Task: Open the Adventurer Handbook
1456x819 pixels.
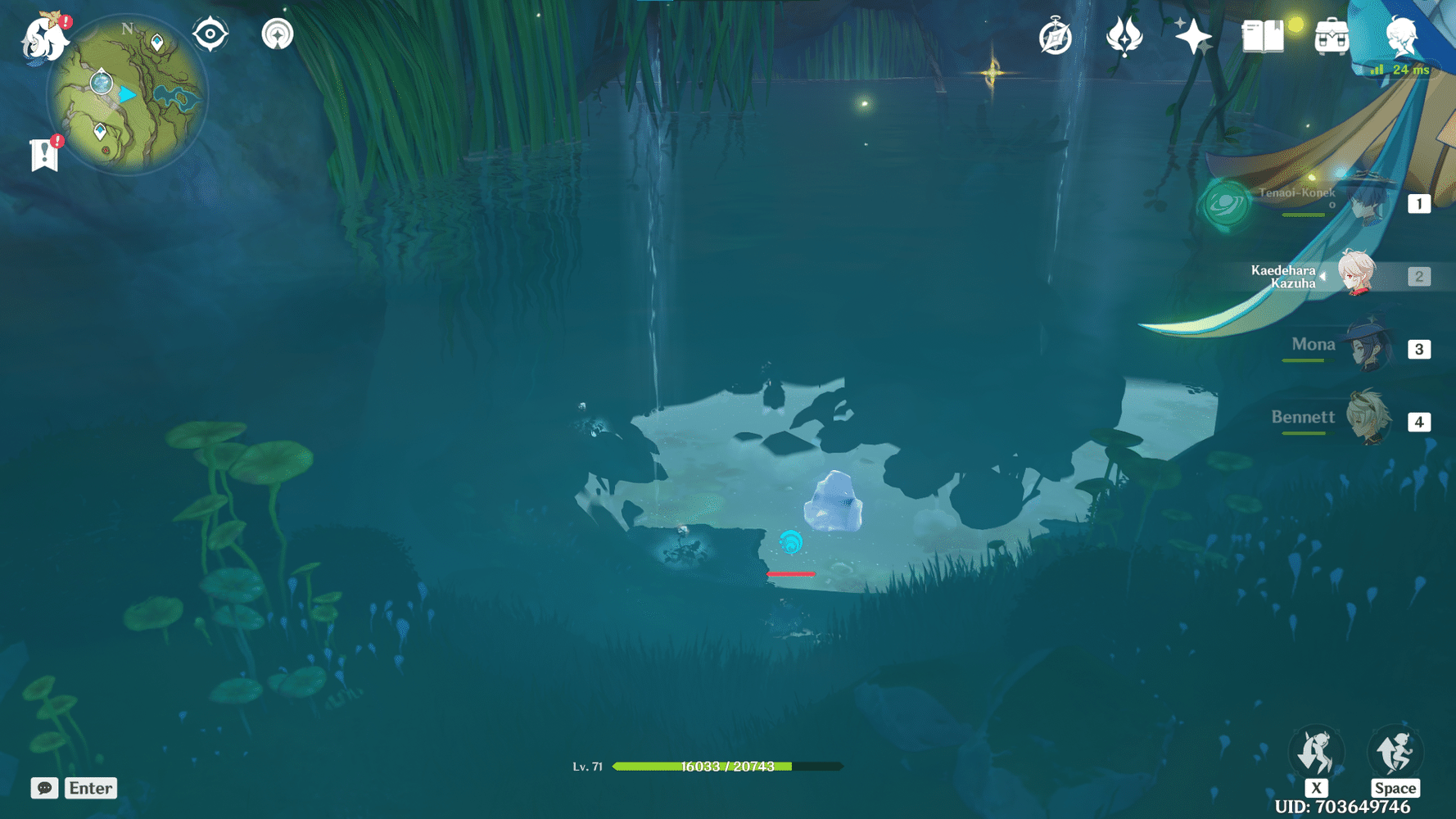Action: click(1055, 36)
